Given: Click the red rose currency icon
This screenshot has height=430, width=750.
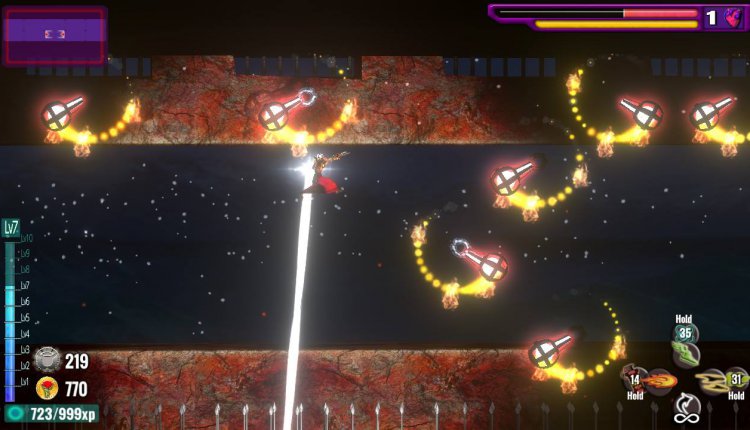Looking at the screenshot, I should pos(46,388).
